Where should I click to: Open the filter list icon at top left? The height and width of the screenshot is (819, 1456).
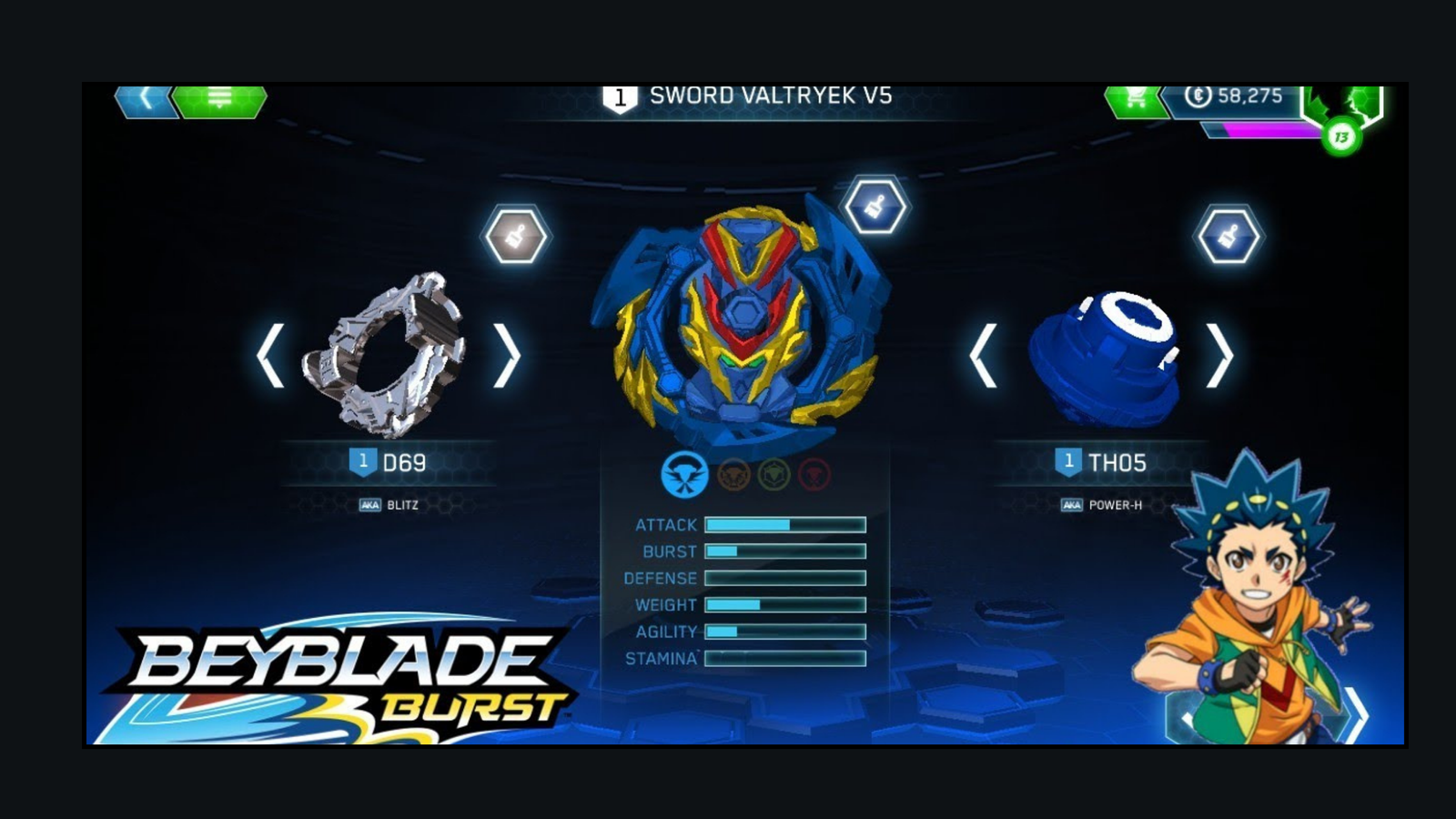(x=218, y=100)
